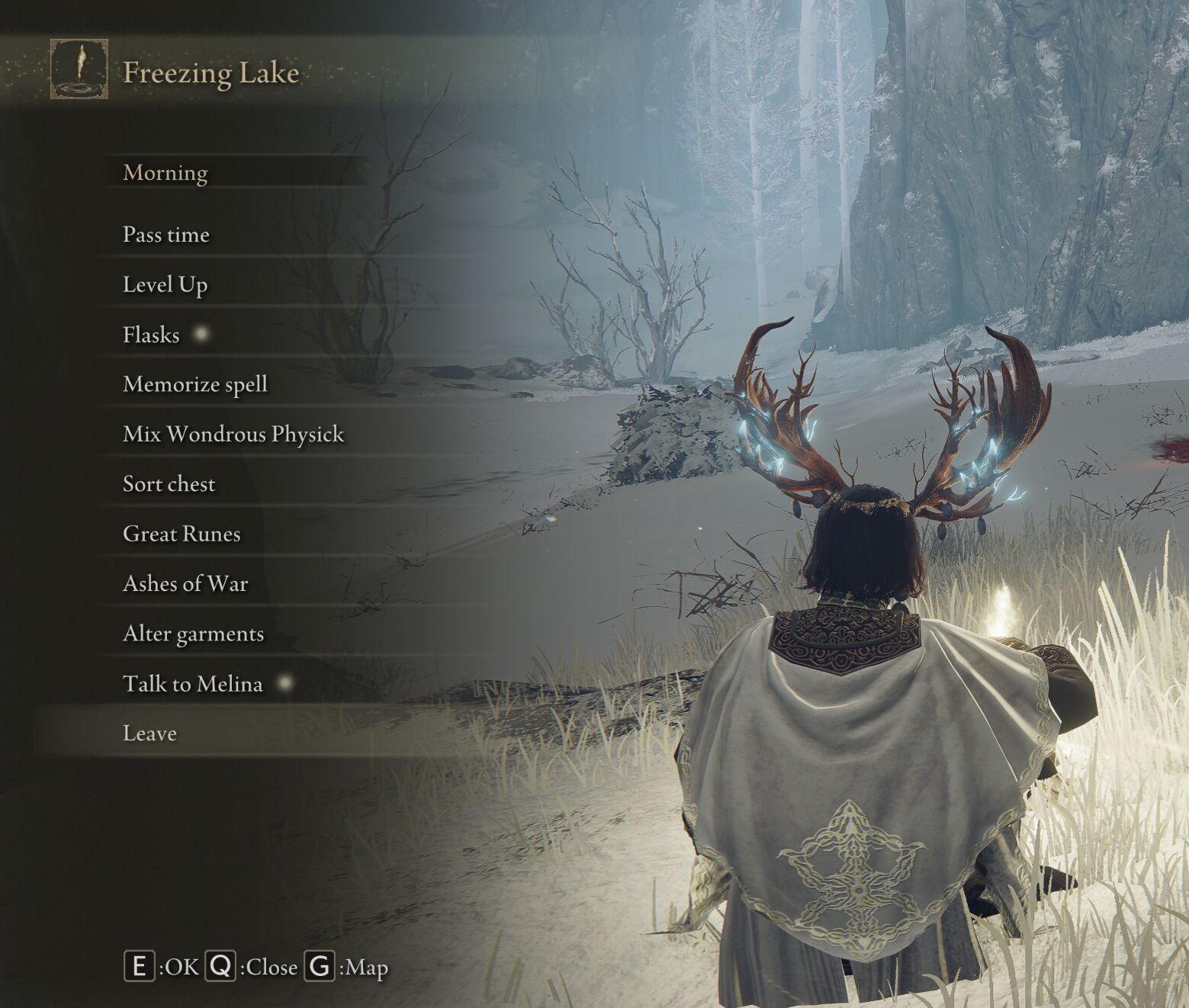Choose Great Runes from the list

(182, 534)
